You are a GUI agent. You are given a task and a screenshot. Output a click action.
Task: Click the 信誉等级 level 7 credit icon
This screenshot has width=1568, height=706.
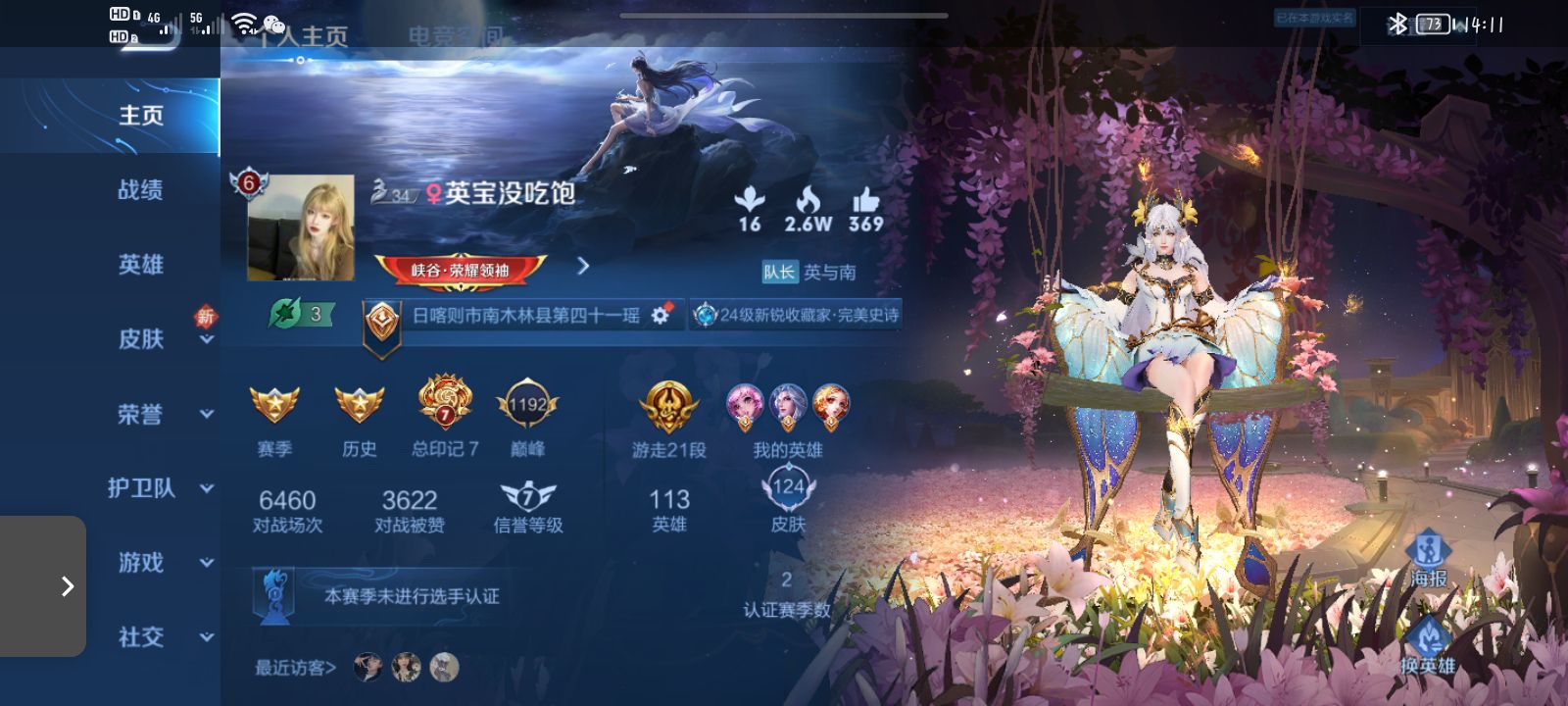[x=527, y=498]
